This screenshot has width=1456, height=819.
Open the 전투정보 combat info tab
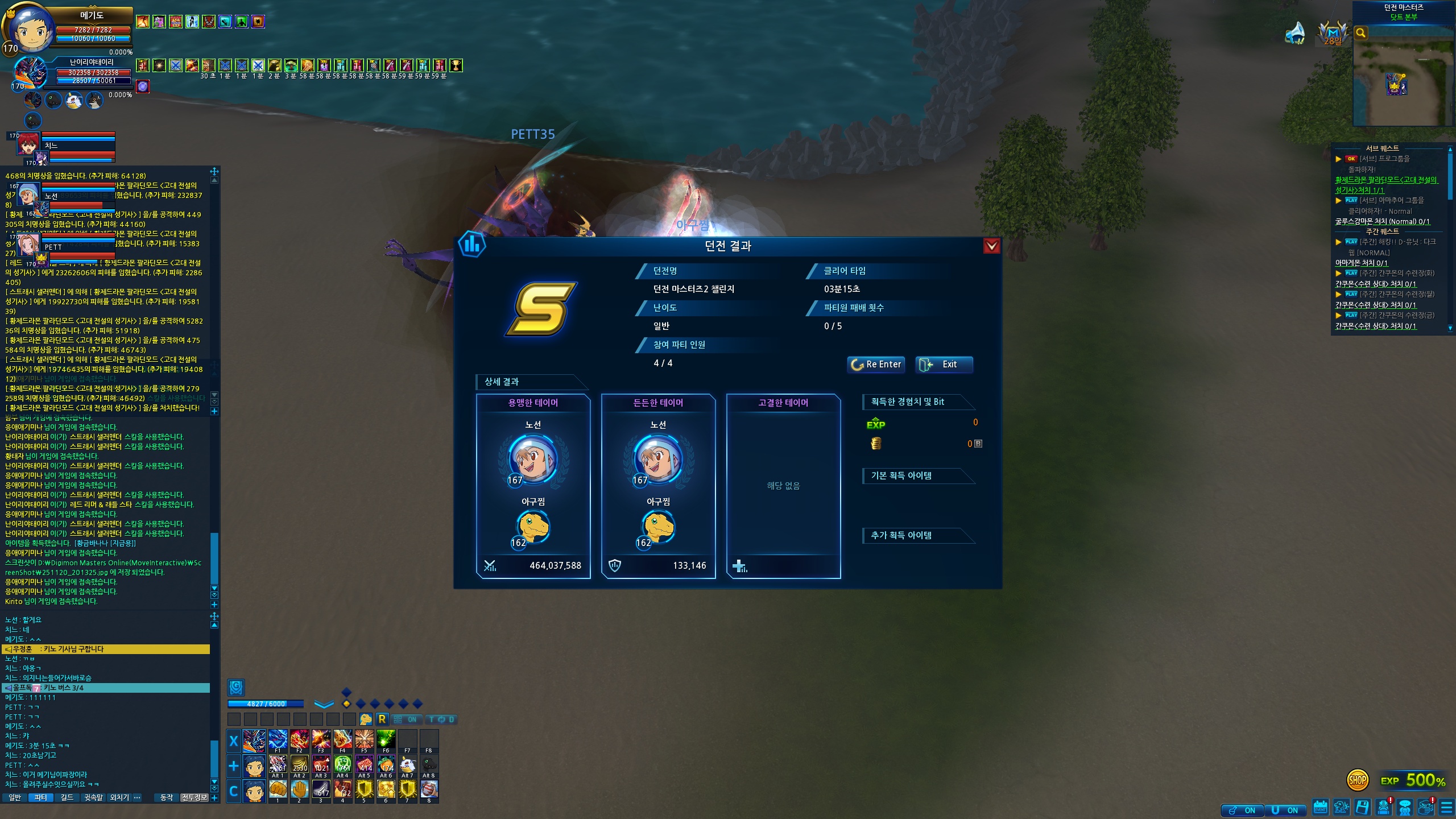[195, 797]
